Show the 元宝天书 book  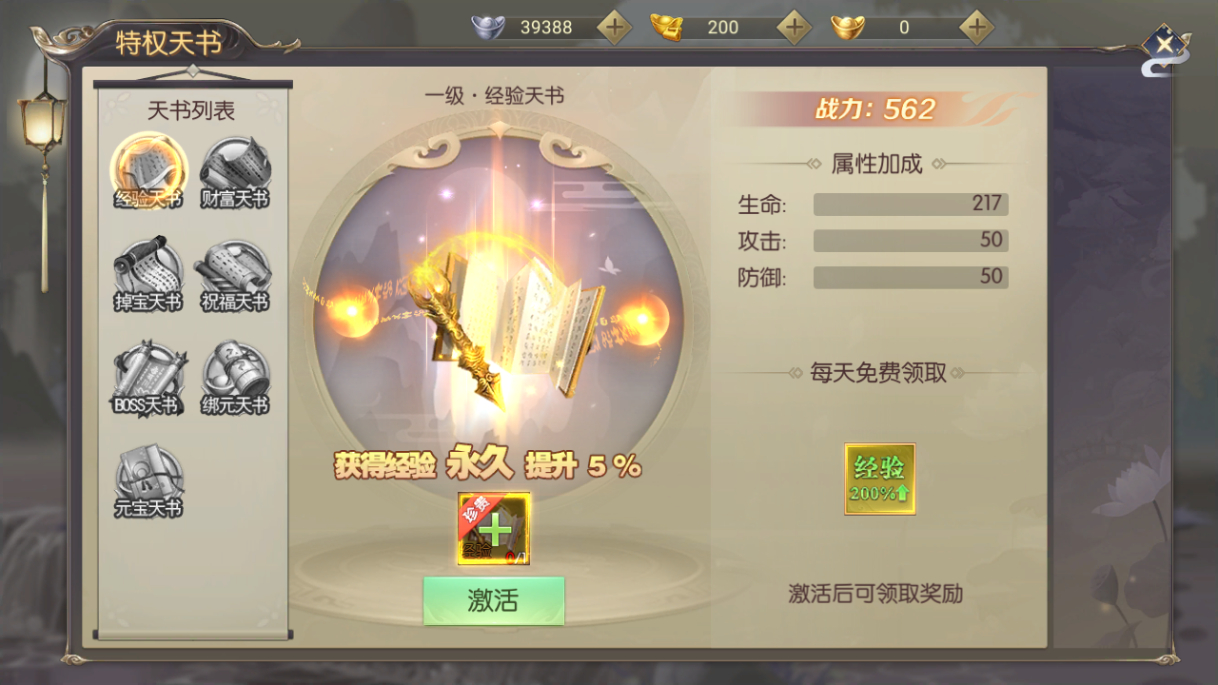point(148,480)
